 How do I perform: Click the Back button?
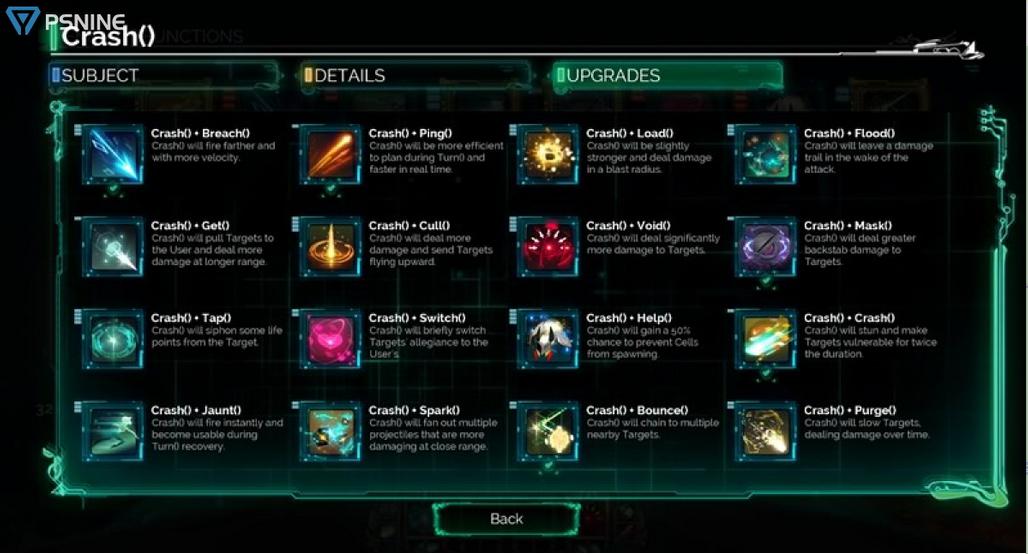[x=506, y=518]
